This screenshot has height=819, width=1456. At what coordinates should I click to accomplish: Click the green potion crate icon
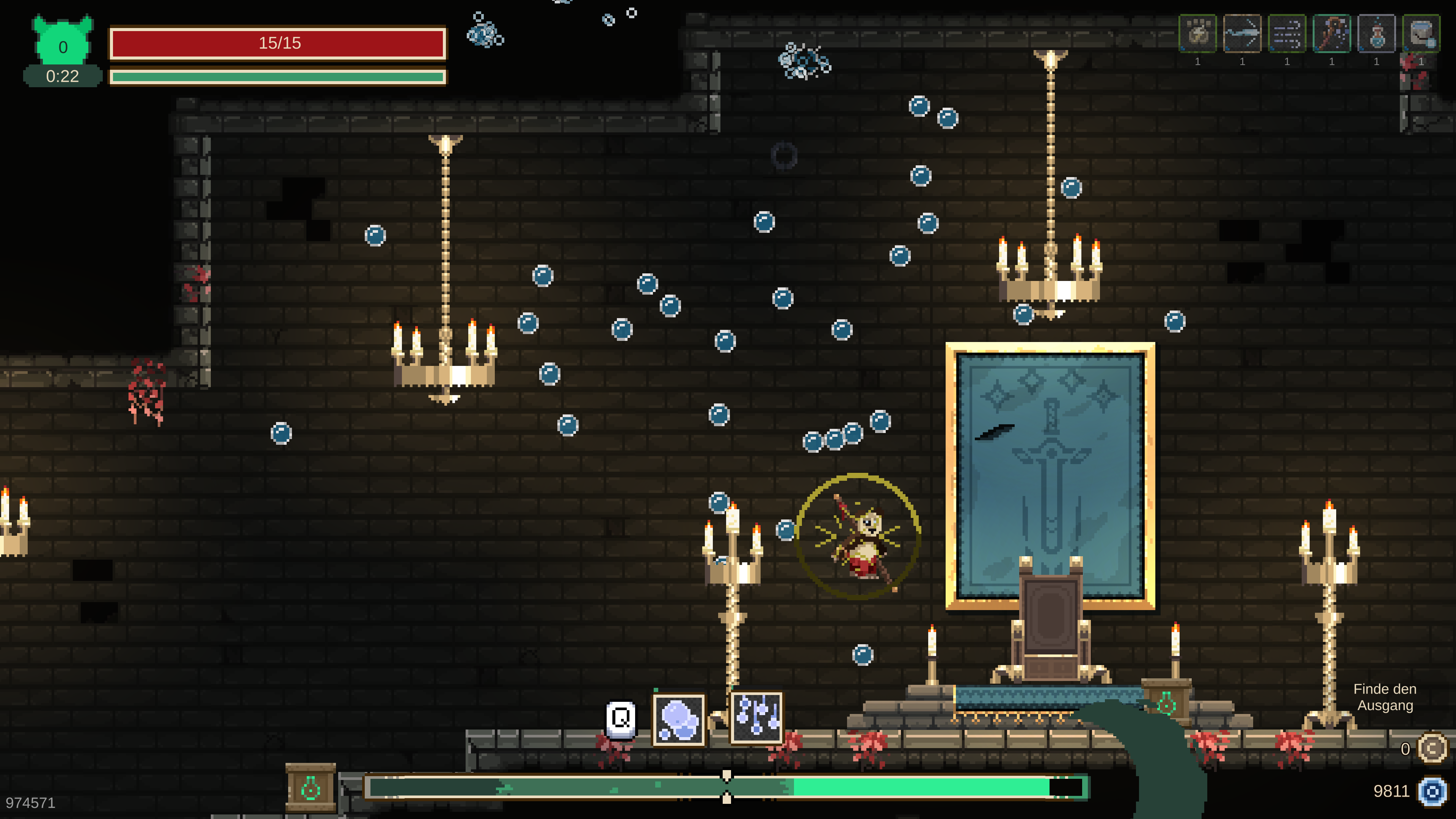310,788
